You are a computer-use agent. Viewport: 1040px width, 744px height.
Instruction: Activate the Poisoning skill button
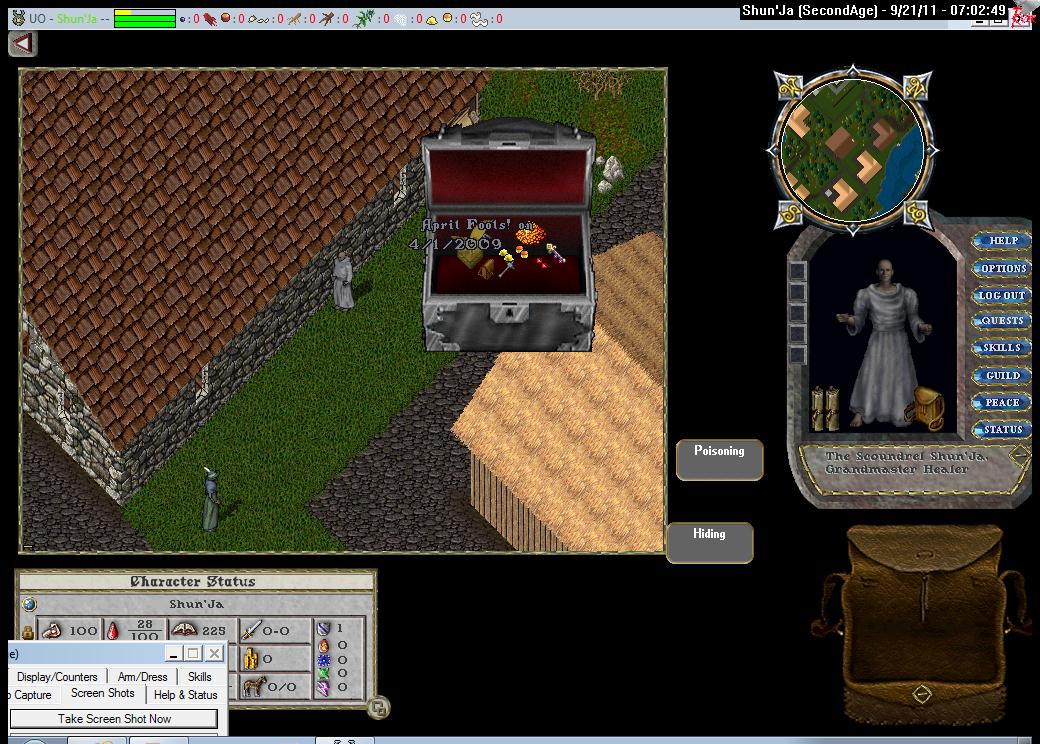[x=719, y=459]
